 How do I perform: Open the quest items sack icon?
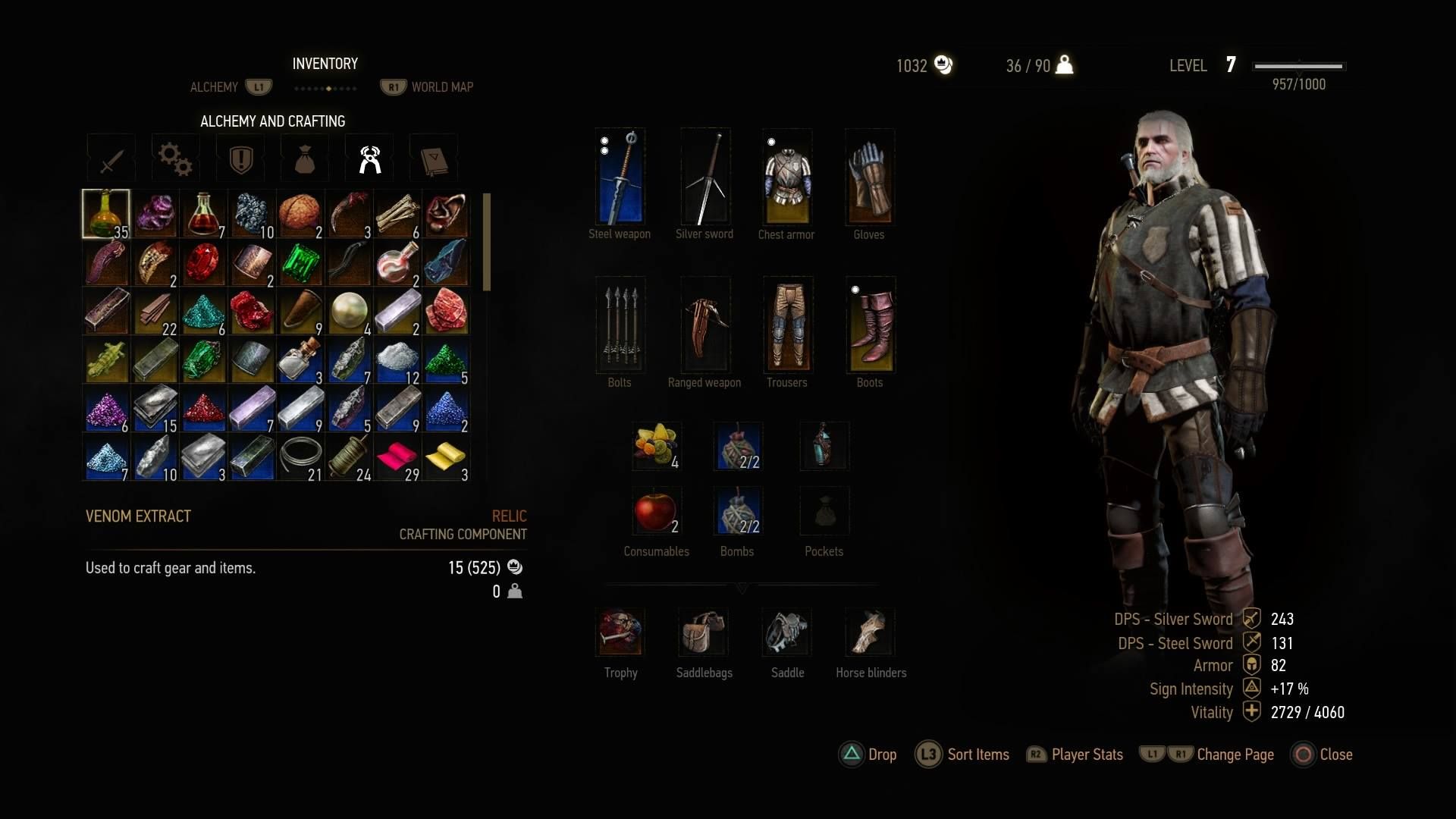coord(304,157)
